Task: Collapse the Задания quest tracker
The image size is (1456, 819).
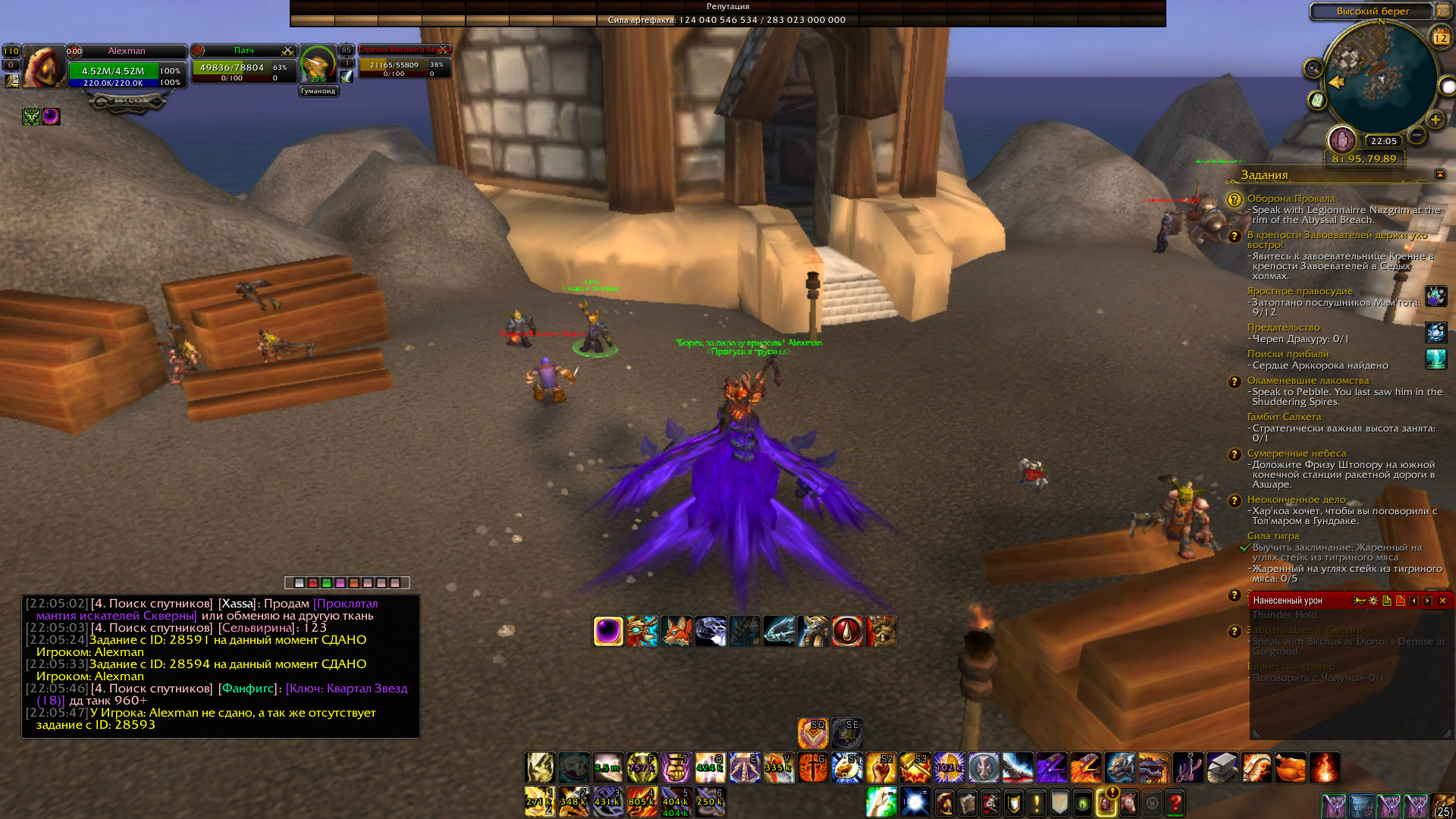Action: (1439, 174)
